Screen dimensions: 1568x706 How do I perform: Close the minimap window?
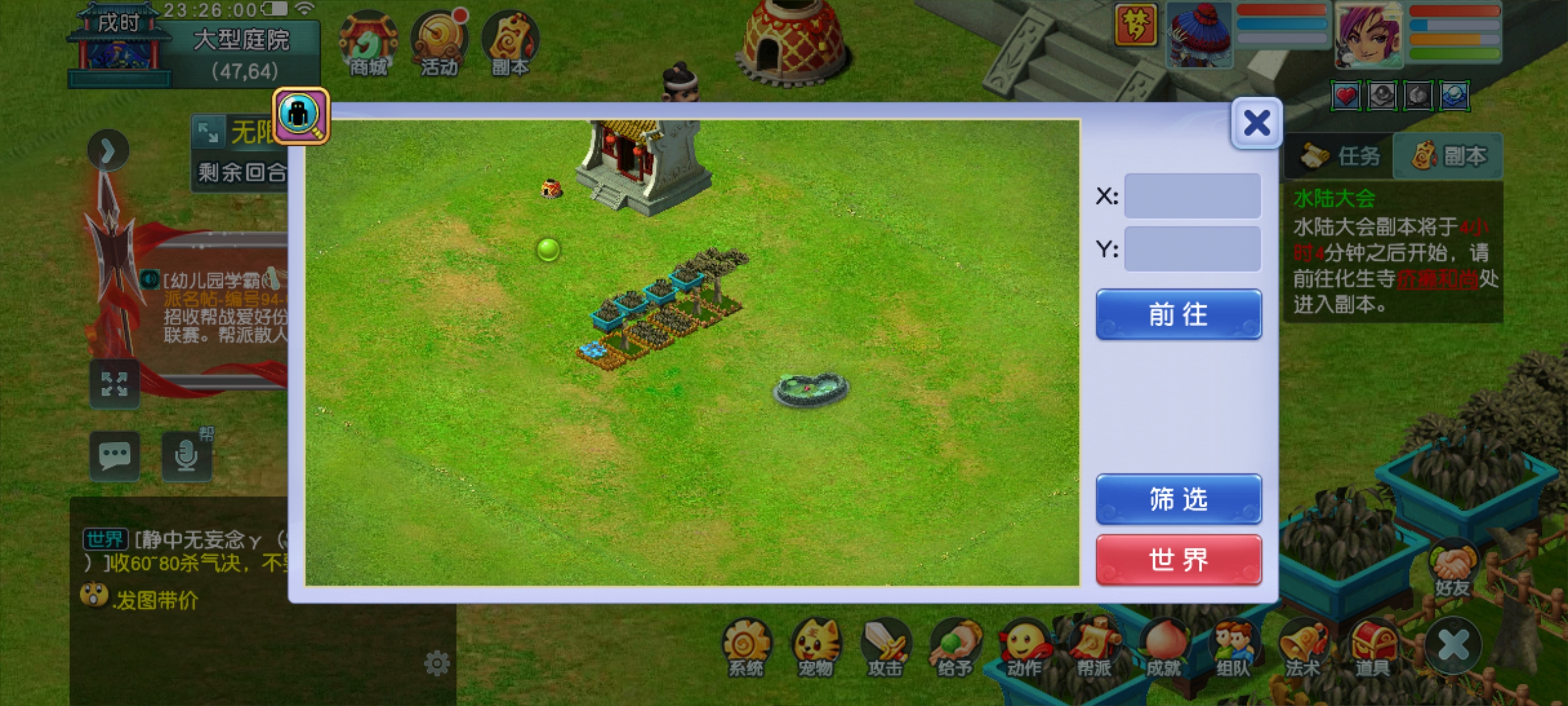(x=1256, y=123)
